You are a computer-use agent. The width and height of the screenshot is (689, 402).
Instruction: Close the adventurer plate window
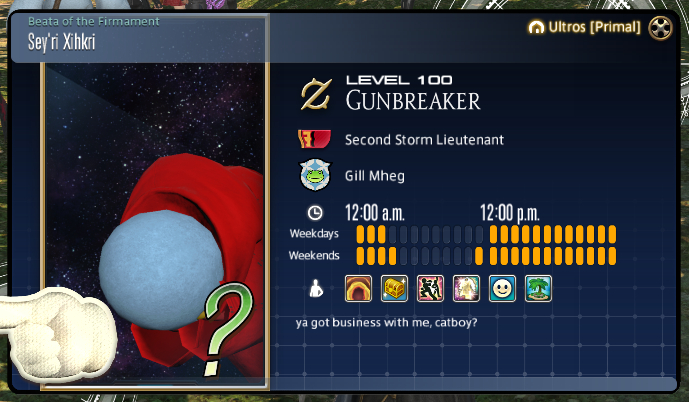point(660,28)
